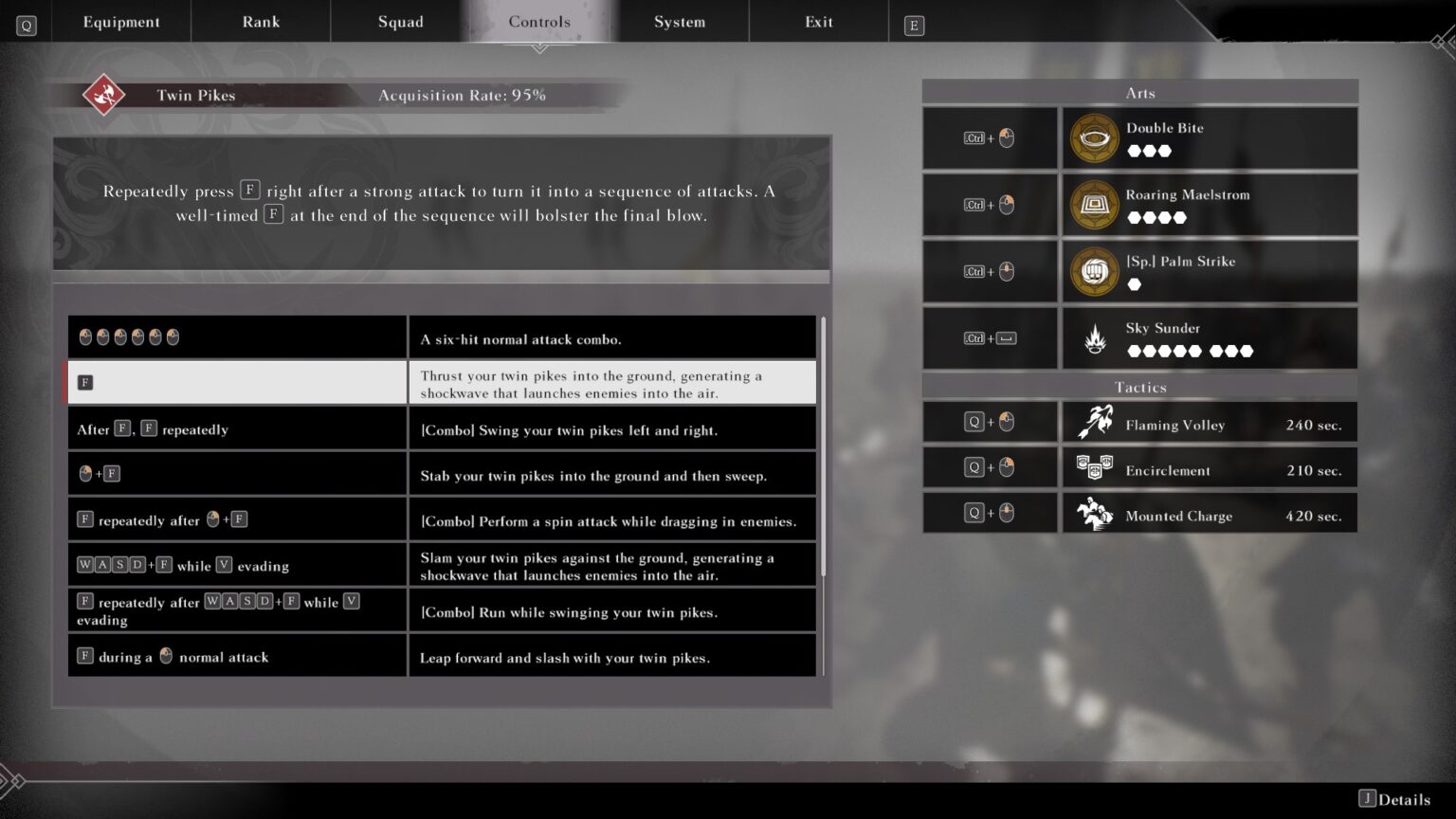
Task: Click the Sky Sunder flame icon
Action: tap(1095, 337)
